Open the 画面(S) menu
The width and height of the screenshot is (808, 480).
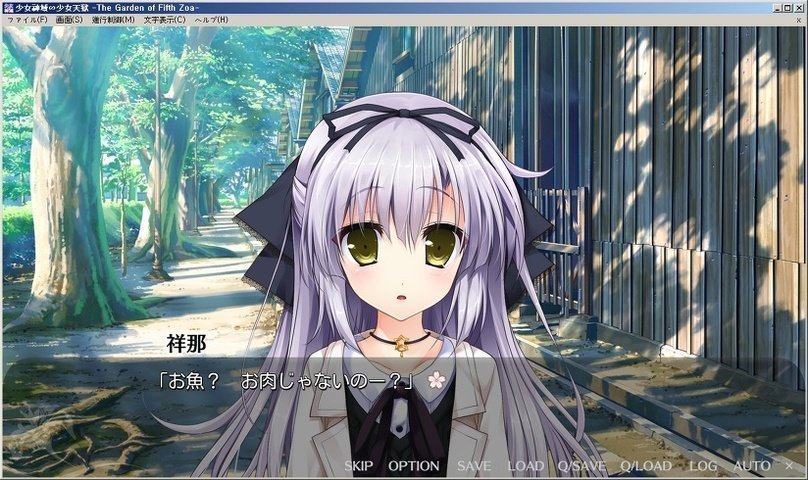pos(69,20)
